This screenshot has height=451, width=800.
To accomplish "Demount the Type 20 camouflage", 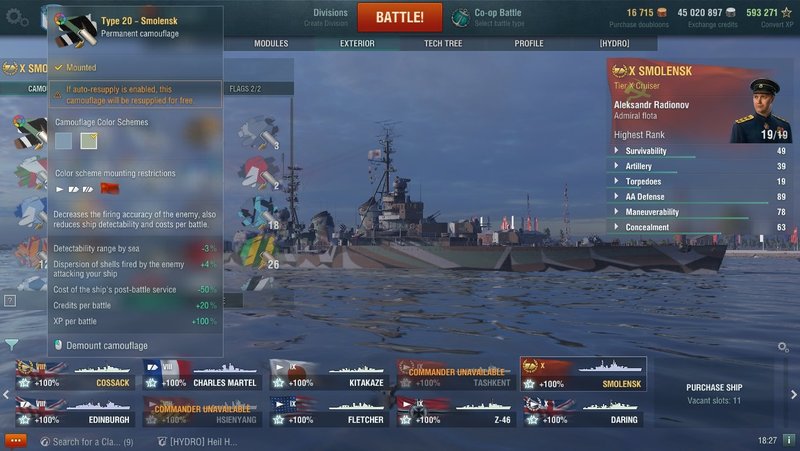I will coord(106,345).
